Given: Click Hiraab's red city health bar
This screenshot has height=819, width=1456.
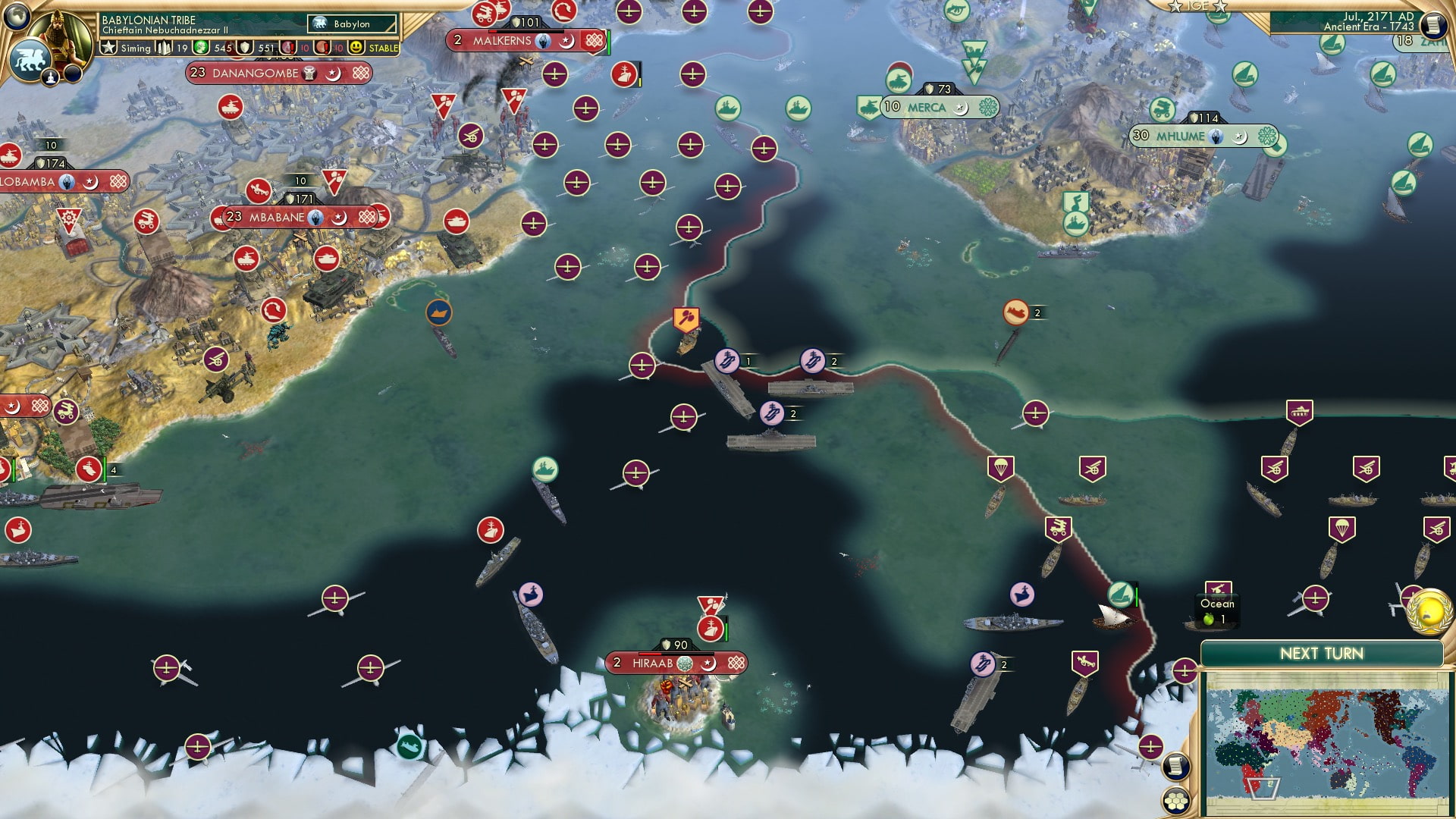Looking at the screenshot, I should pyautogui.click(x=650, y=654).
